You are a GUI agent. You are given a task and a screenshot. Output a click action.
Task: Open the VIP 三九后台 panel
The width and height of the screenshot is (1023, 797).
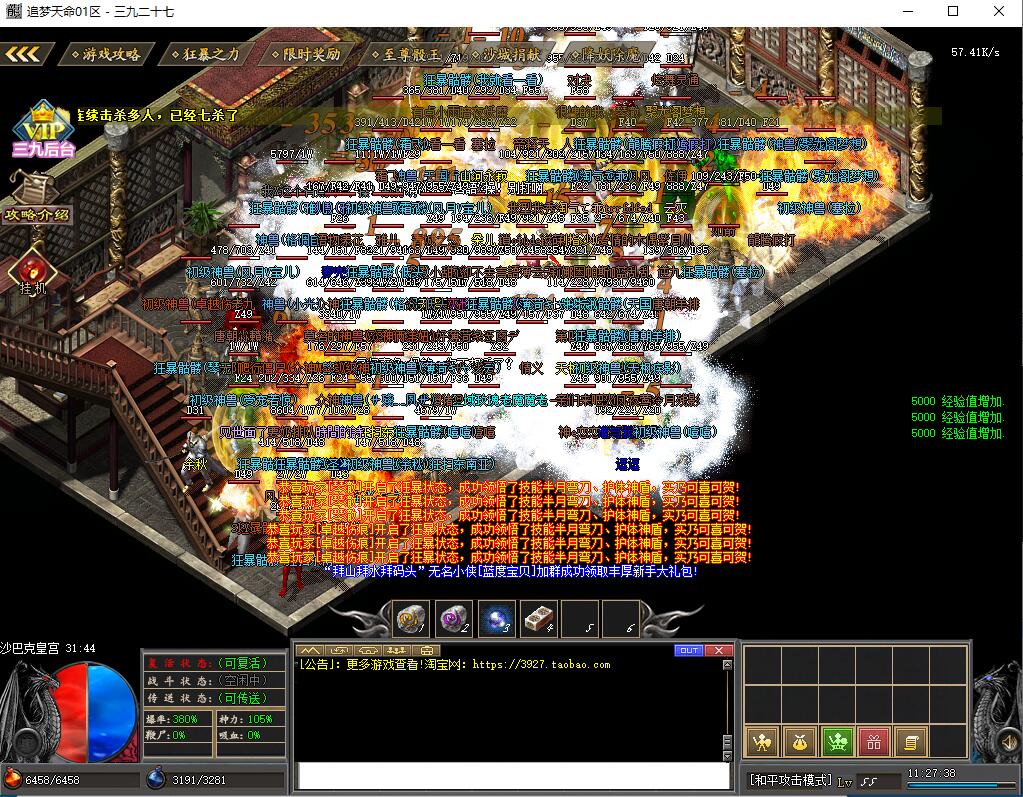[41, 130]
